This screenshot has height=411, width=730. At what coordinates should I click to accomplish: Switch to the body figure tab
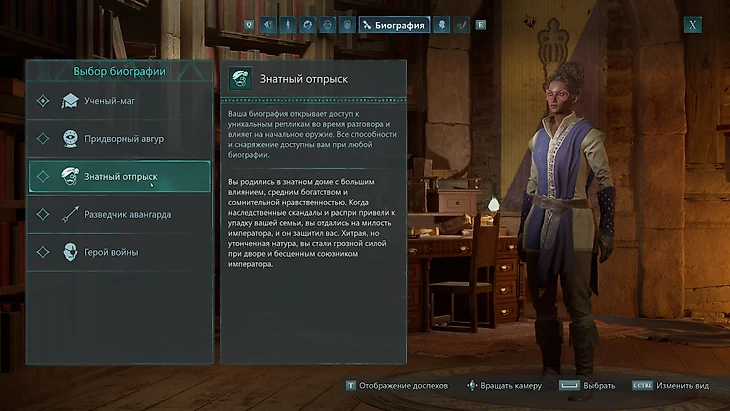pos(287,25)
